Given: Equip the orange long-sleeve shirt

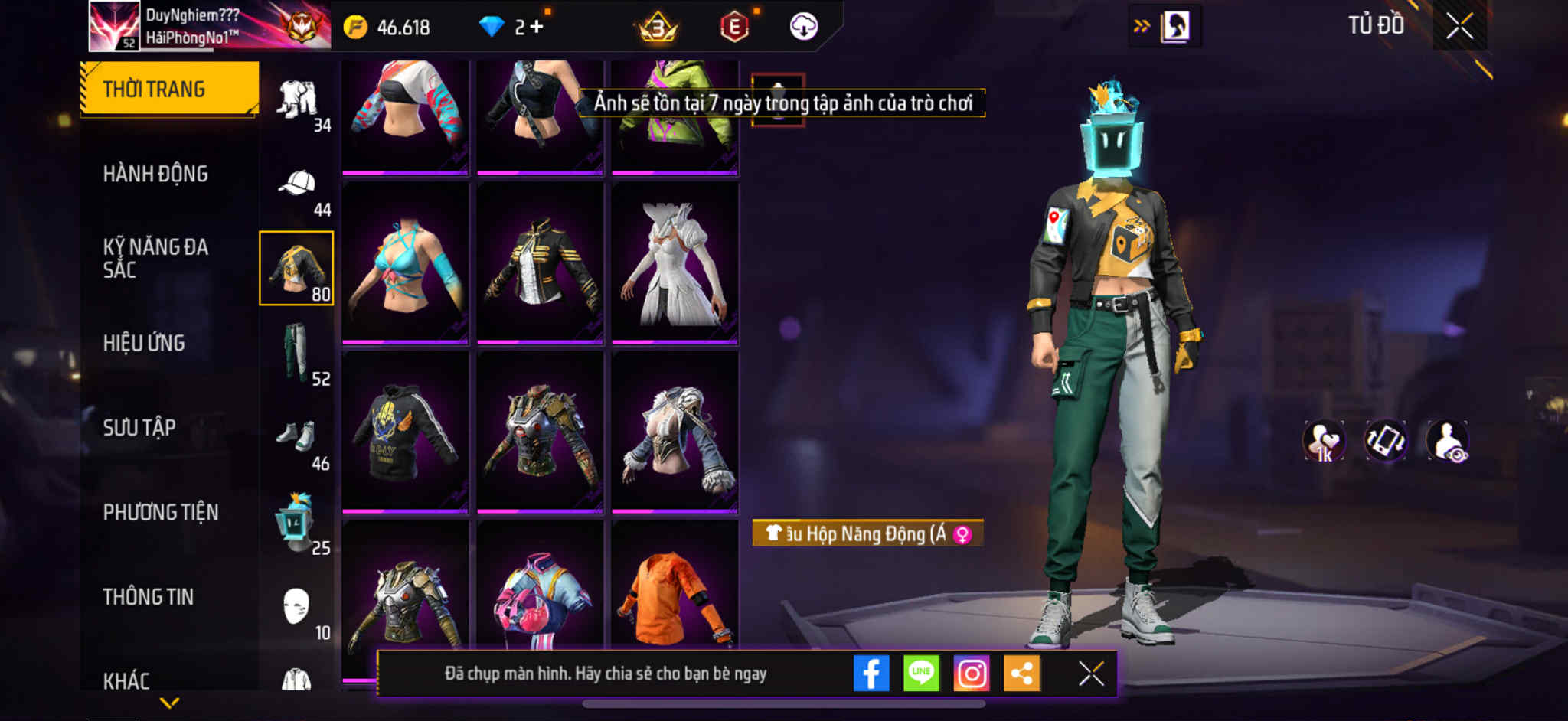Looking at the screenshot, I should [x=675, y=597].
